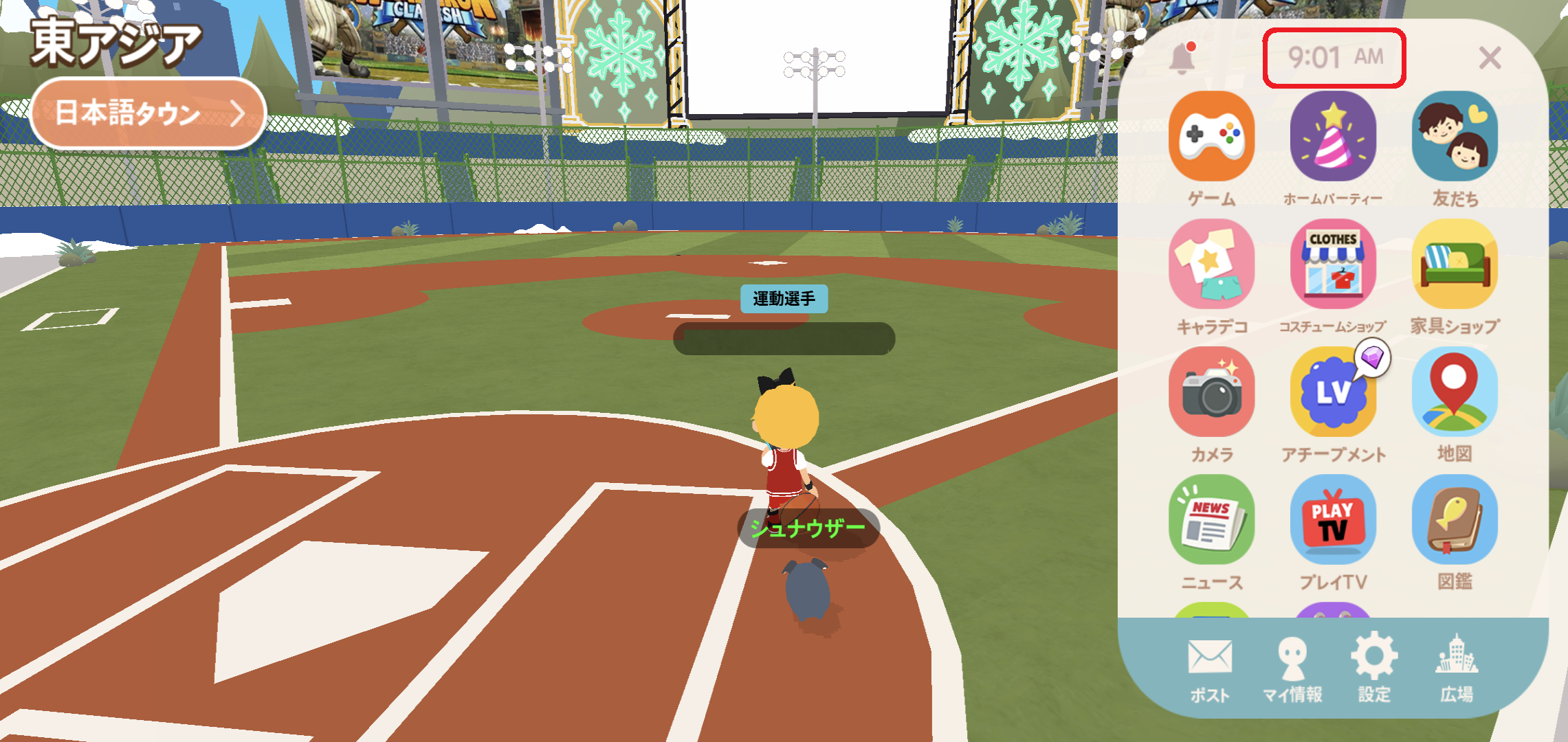Open the プレイTV app
The height and width of the screenshot is (742, 1568).
(1333, 520)
